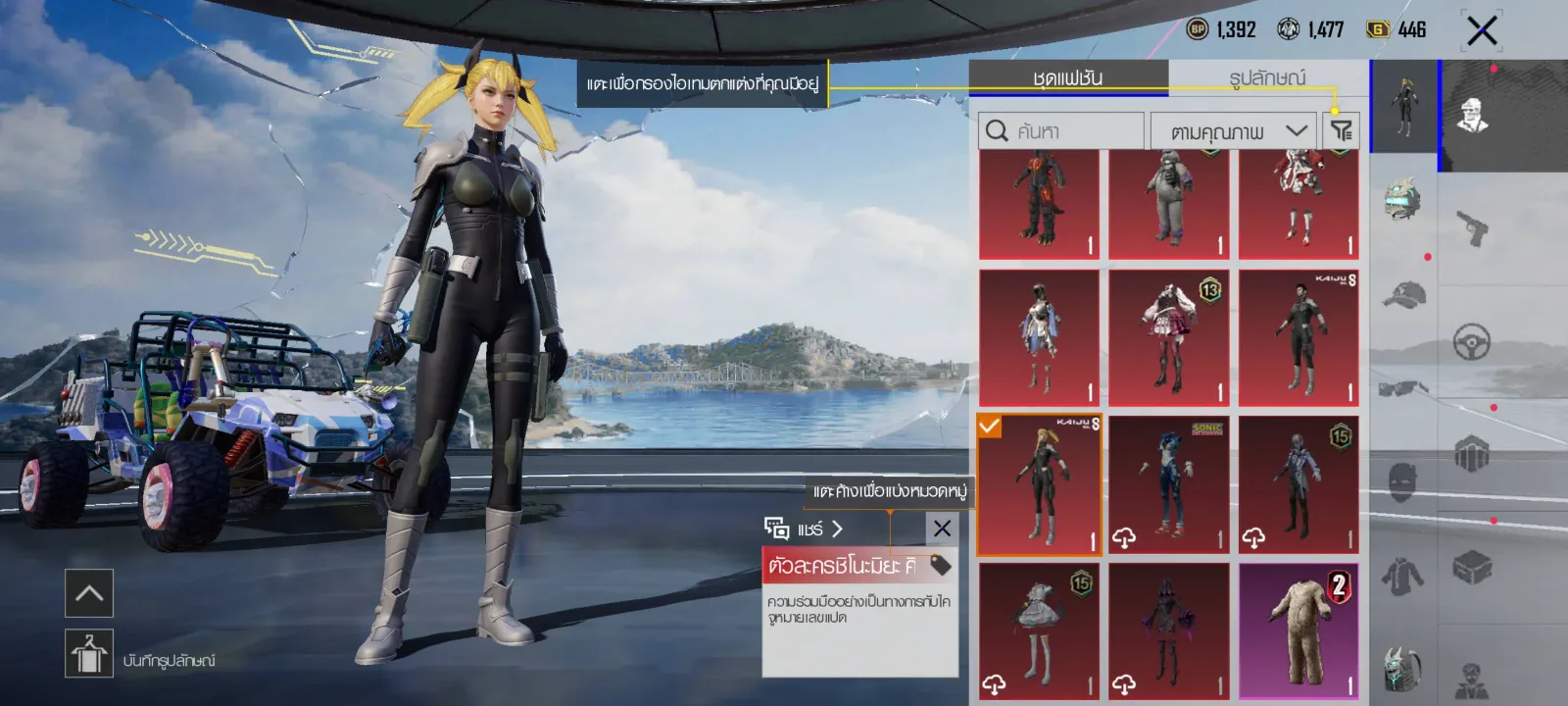
Task: Open the pistol weapon skins category
Action: pos(1471,228)
